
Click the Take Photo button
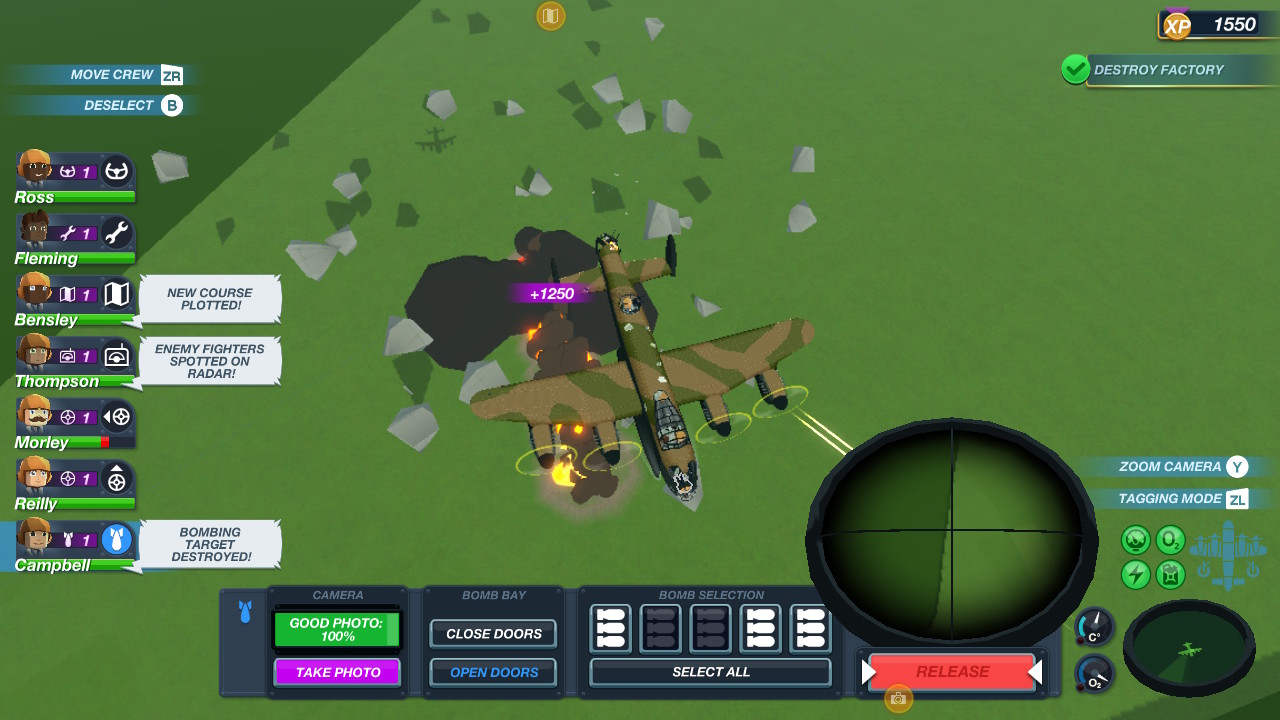[x=337, y=672]
